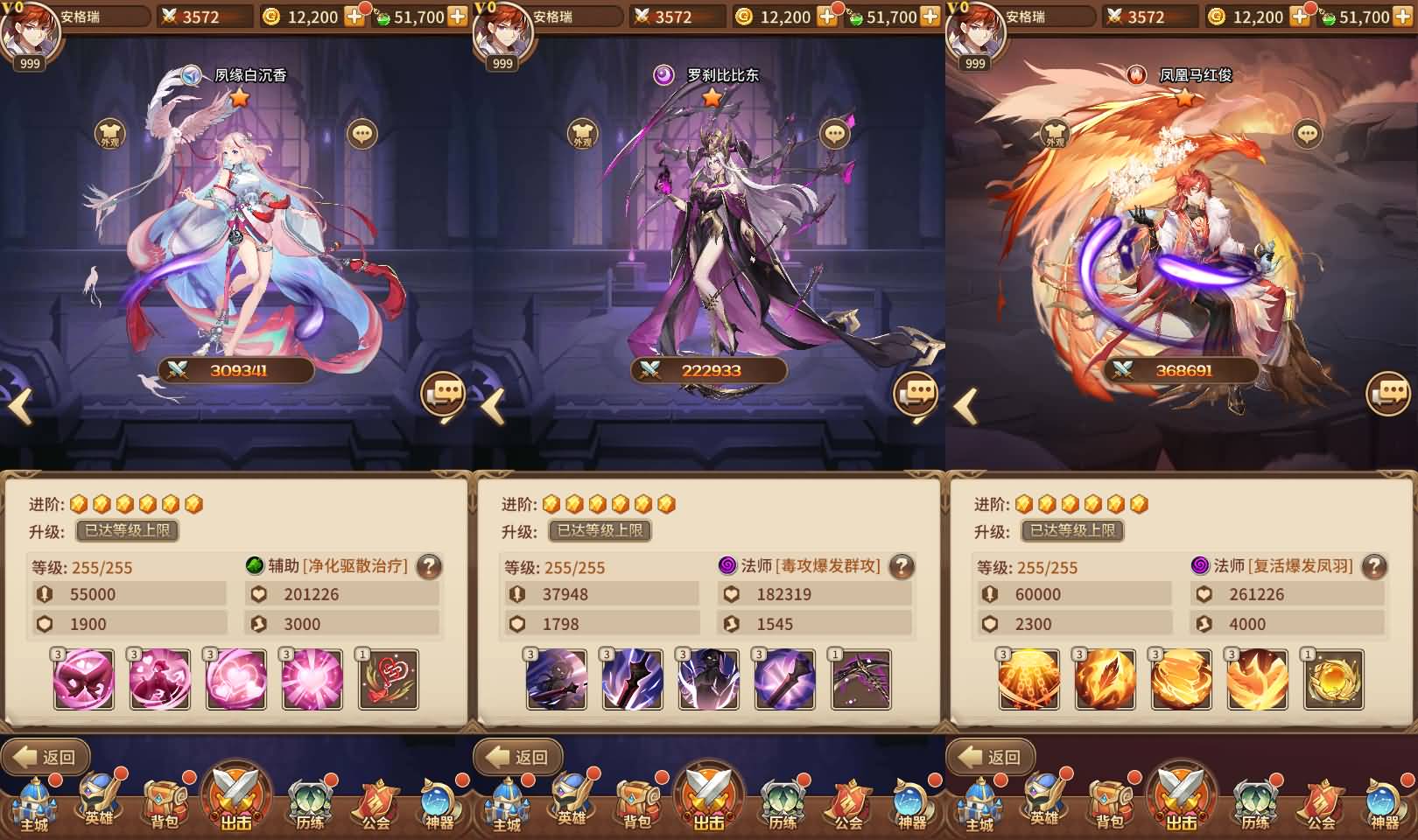Toggle the favorite star above 凤凰马红俊
Viewport: 1418px width, 840px height.
click(1183, 99)
